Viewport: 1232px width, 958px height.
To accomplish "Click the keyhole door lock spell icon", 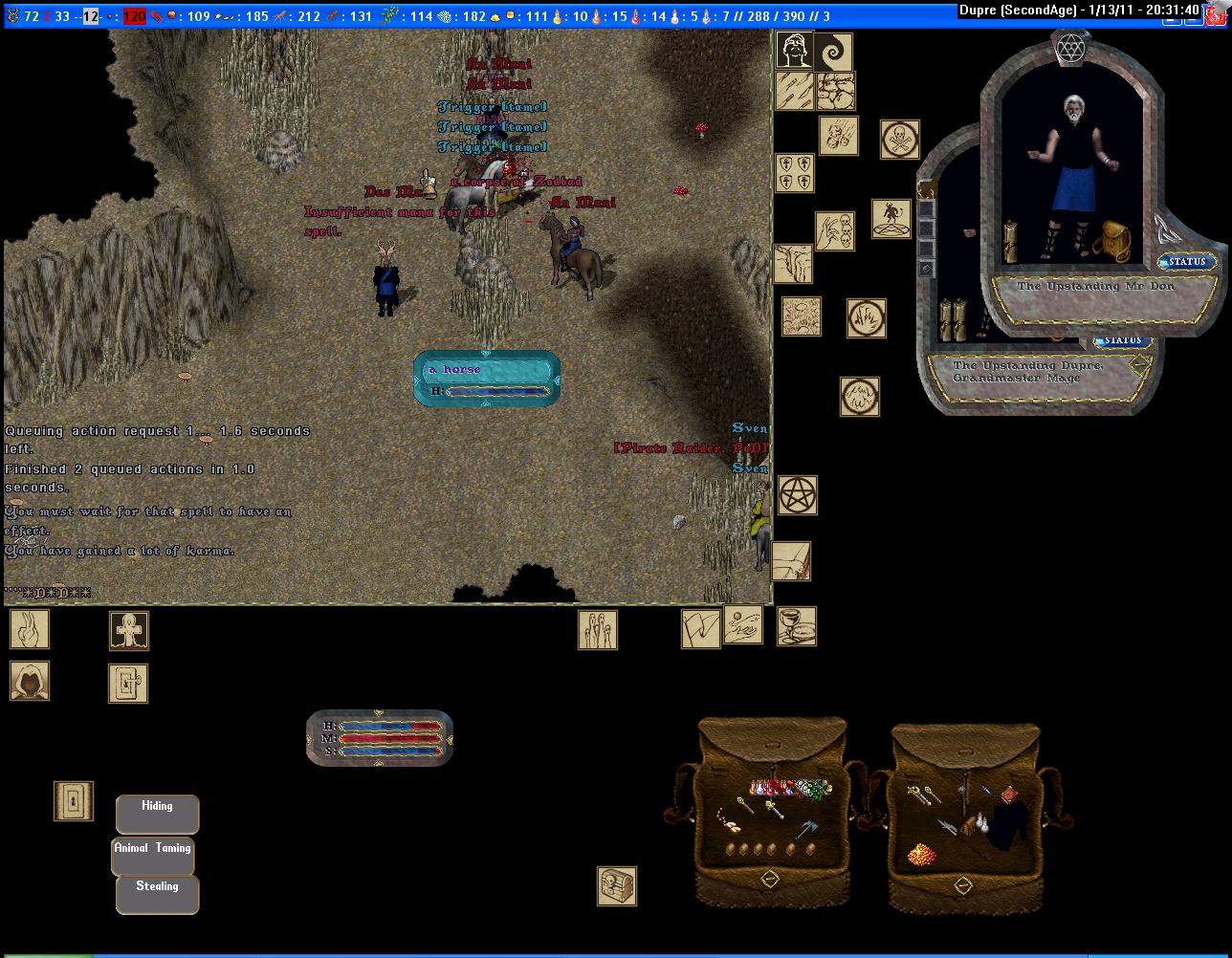I will pos(74,801).
